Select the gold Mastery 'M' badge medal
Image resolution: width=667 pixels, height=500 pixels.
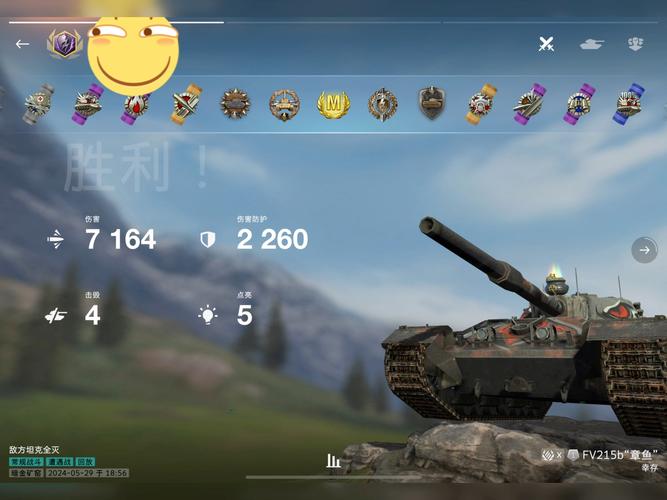[334, 104]
